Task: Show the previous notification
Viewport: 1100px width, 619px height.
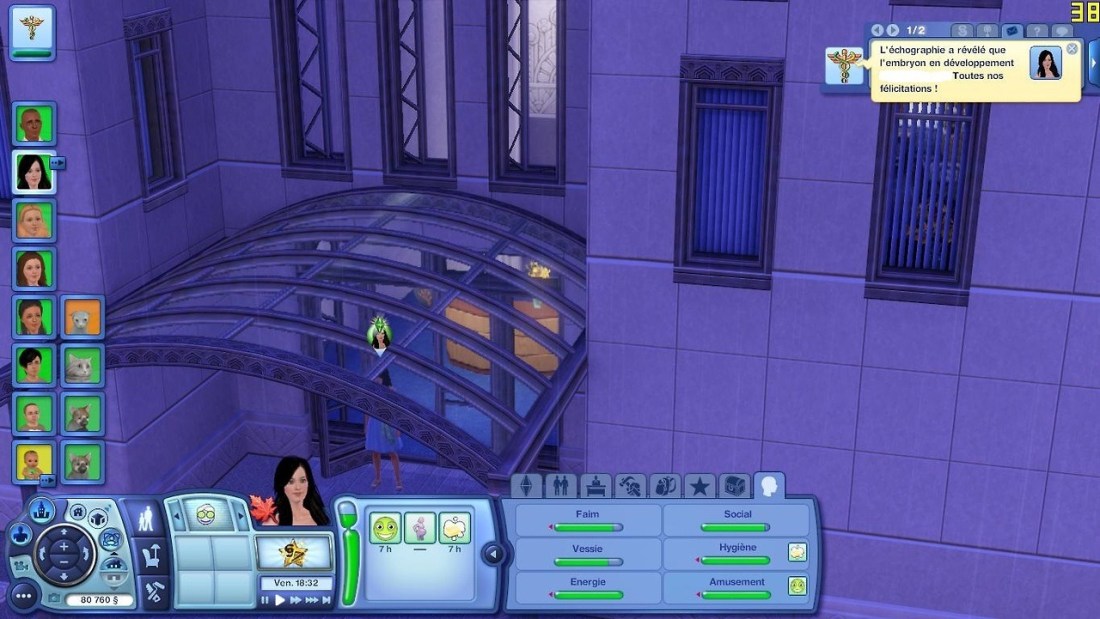Action: (x=878, y=31)
